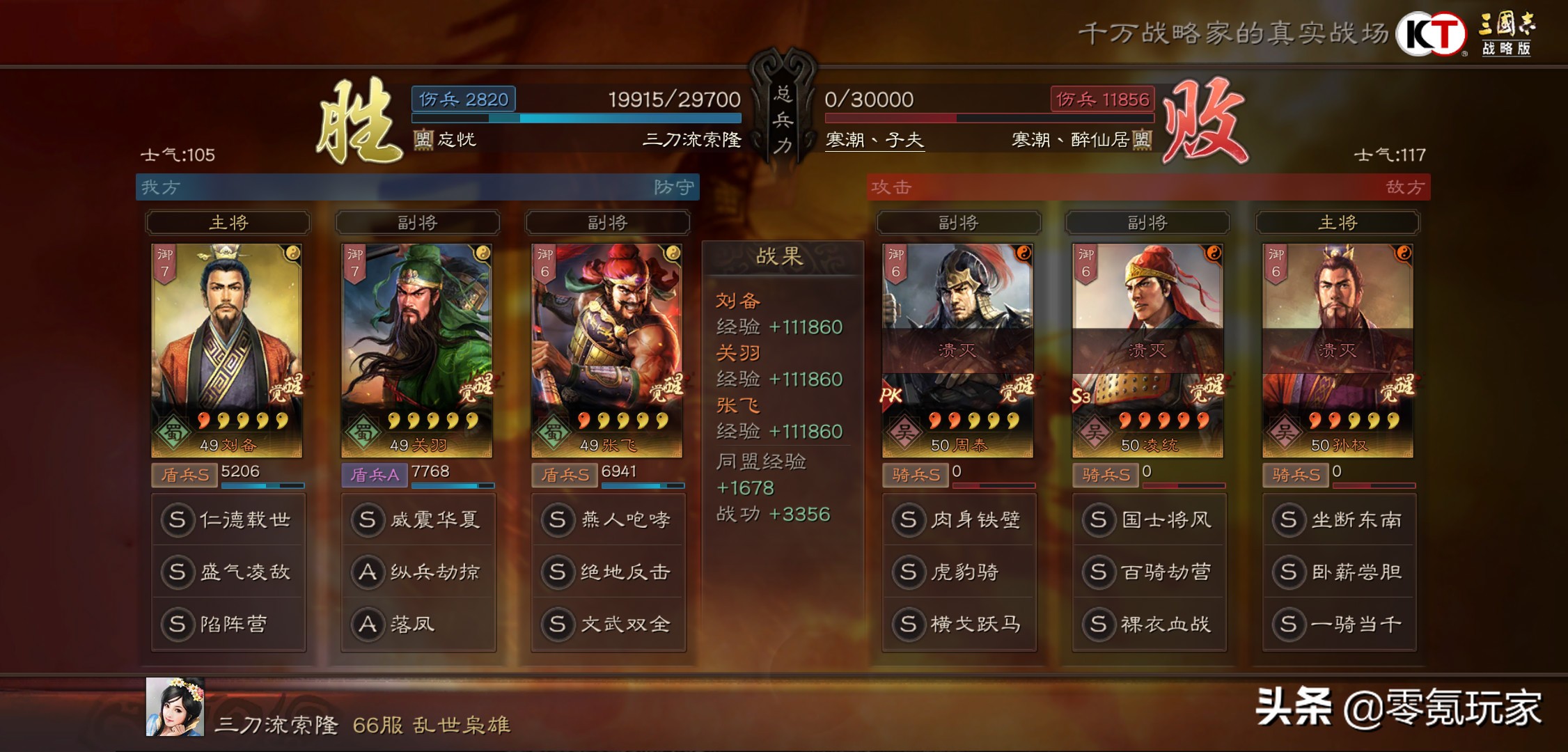
Task: Click the 攻击 banner on the enemy side
Action: click(x=891, y=187)
